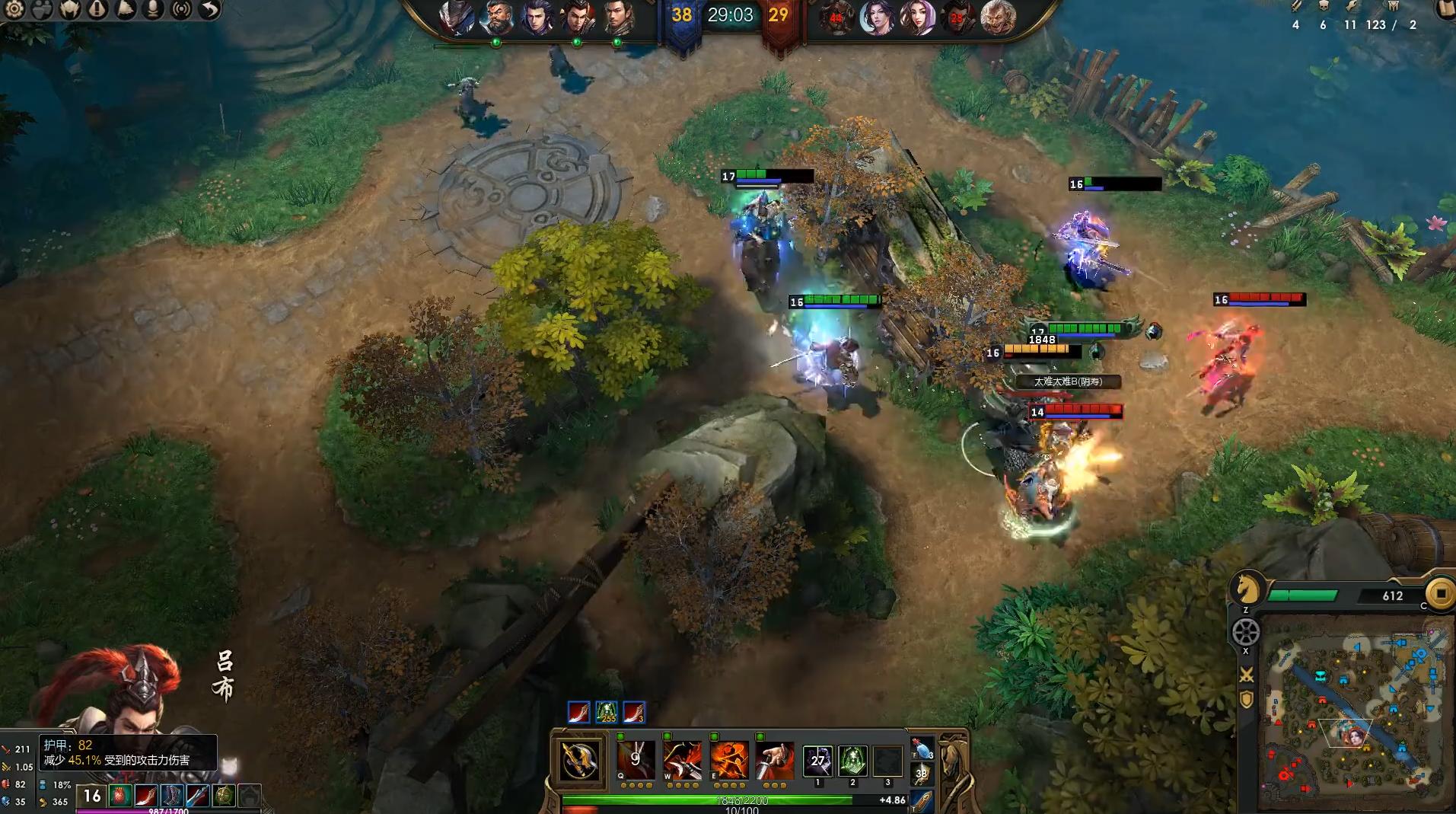Click the curved back arrow button

(x=209, y=9)
